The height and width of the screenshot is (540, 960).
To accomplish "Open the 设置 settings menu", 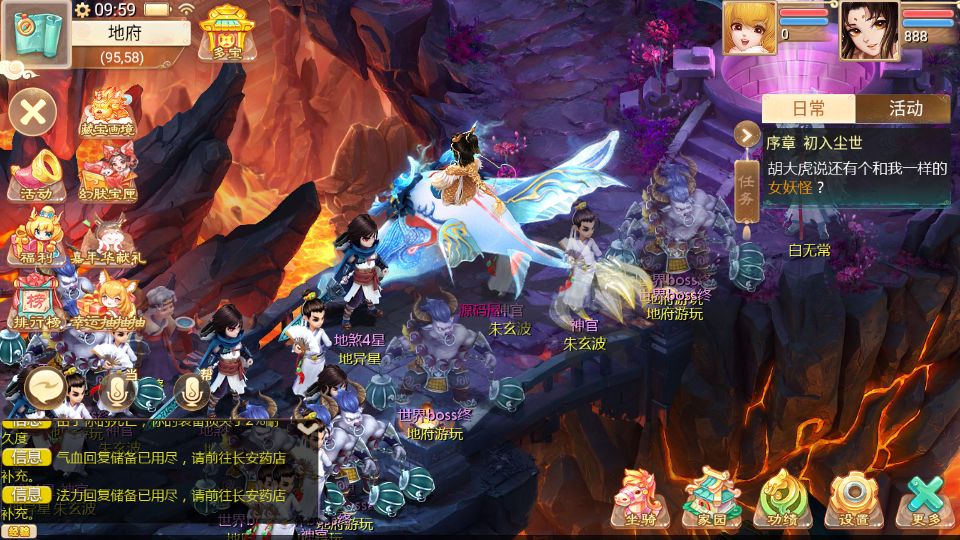I will 854,497.
